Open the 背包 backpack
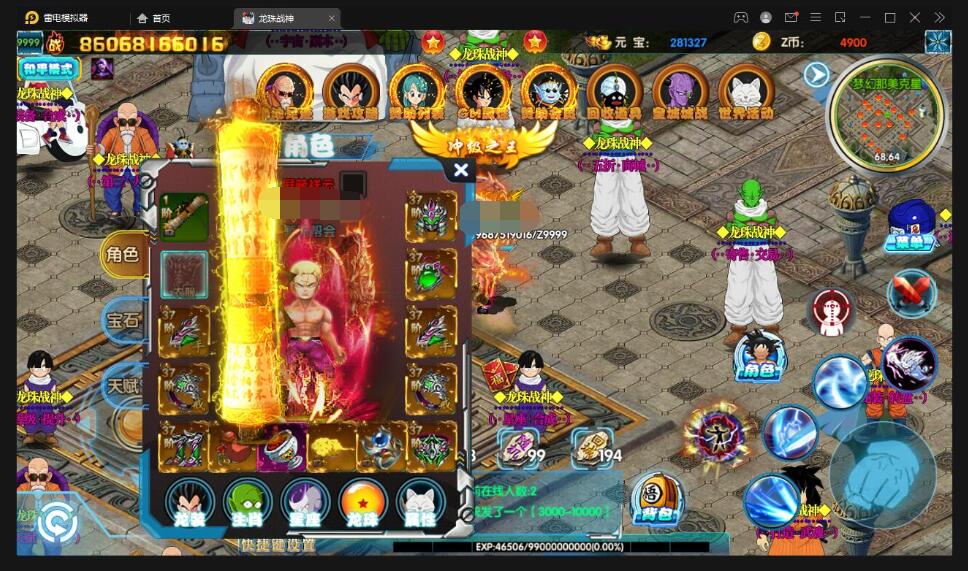The image size is (968, 571). tap(656, 499)
